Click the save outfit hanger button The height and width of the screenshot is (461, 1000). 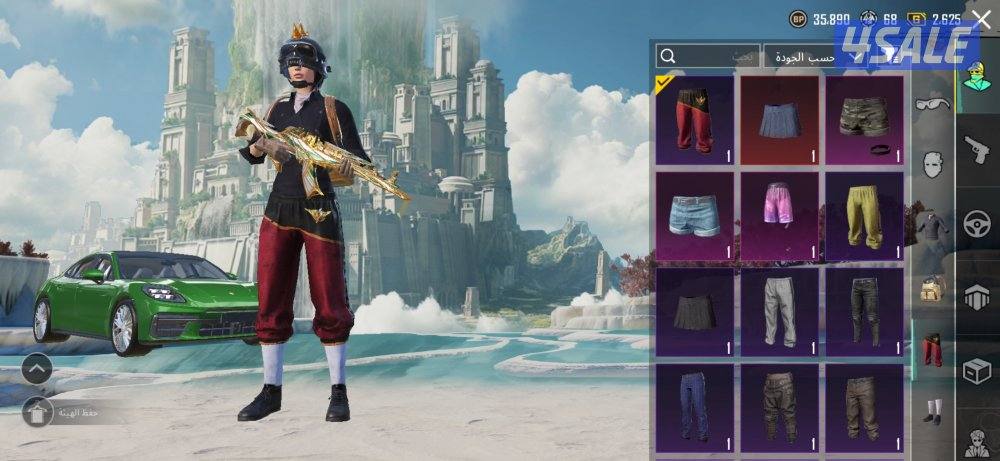[38, 411]
